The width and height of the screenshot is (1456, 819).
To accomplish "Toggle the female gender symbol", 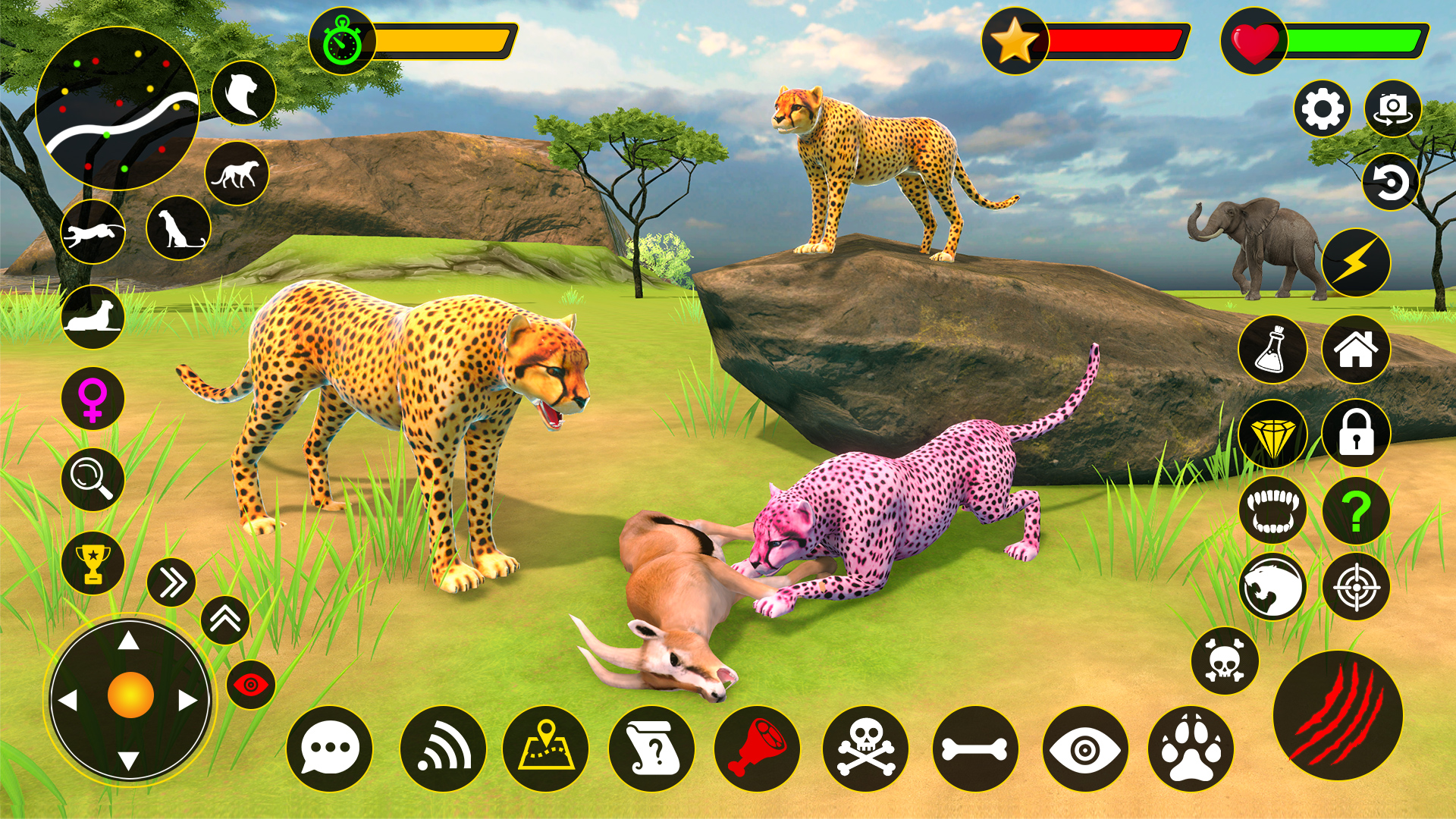I will pyautogui.click(x=91, y=398).
